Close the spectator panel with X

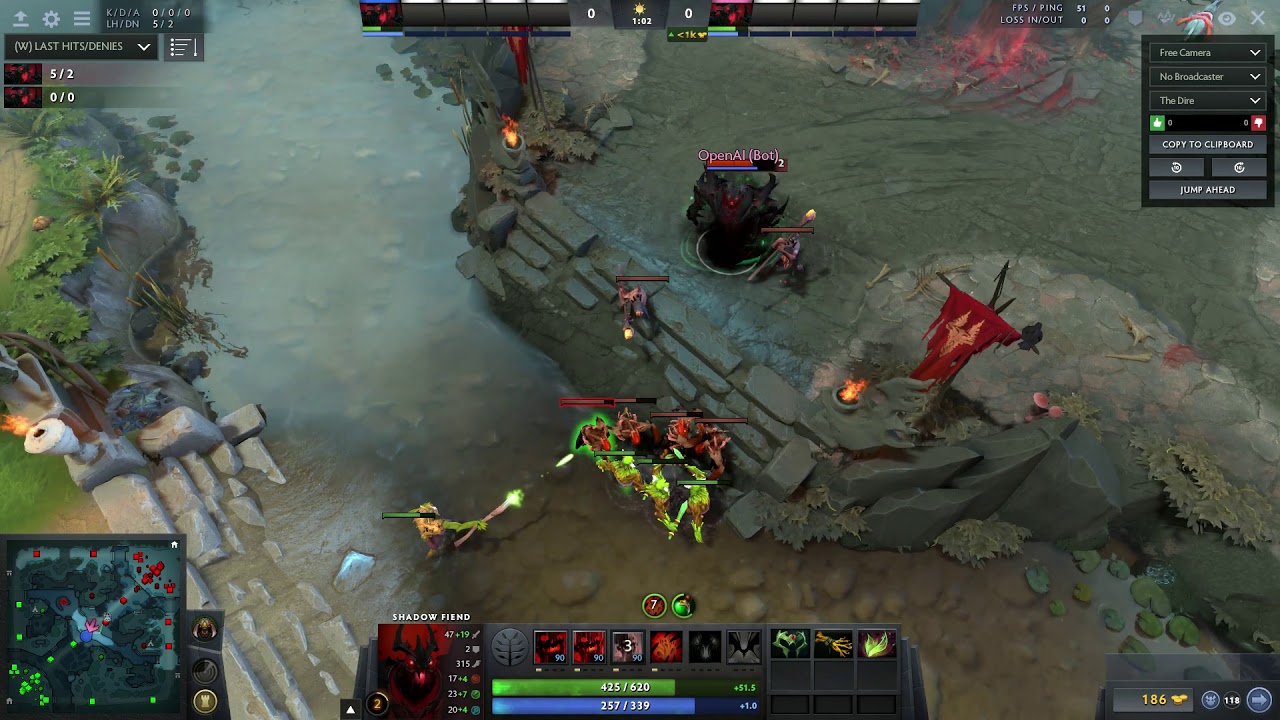click(x=1257, y=18)
